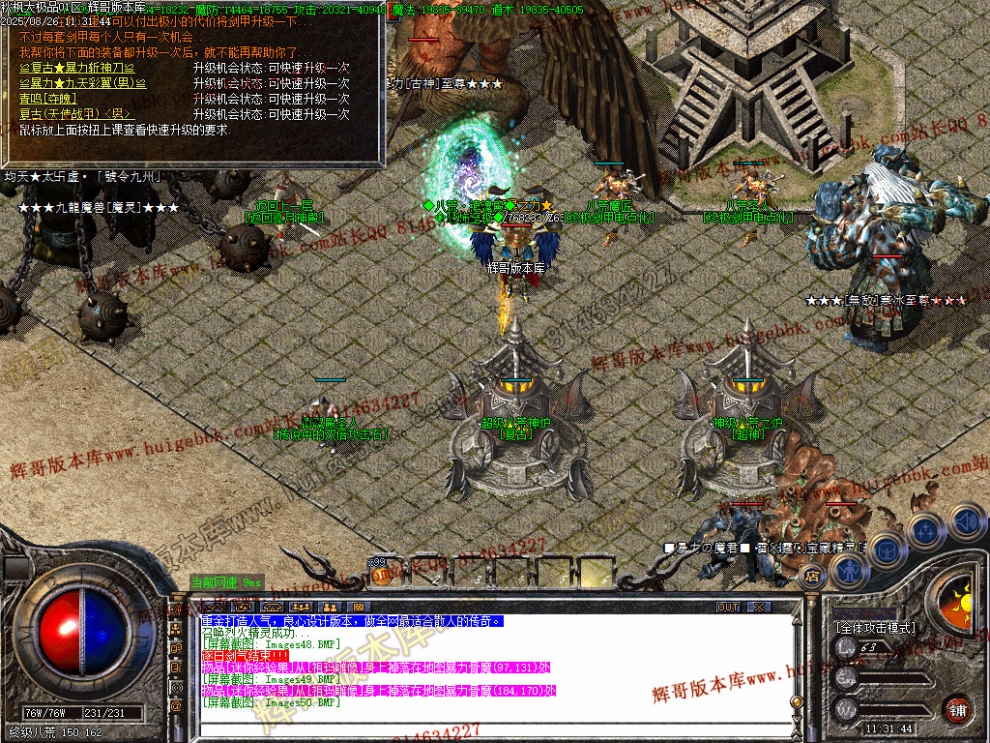Choose the 复古★暴力斩神刀 upgrade link
The image size is (990, 743).
pos(77,68)
